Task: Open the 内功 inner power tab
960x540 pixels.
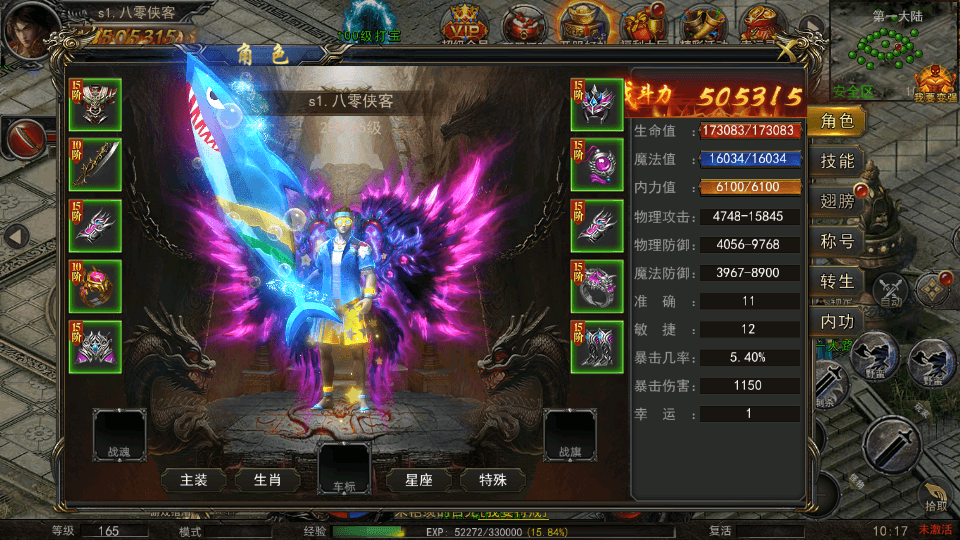Action: pos(836,322)
